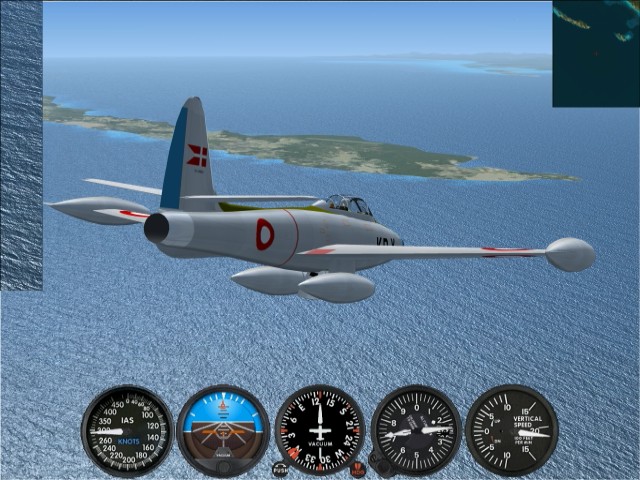Screen dimensions: 640x480
Task: Click the PUSH knob on the heading indicator
Action: click(x=280, y=469)
